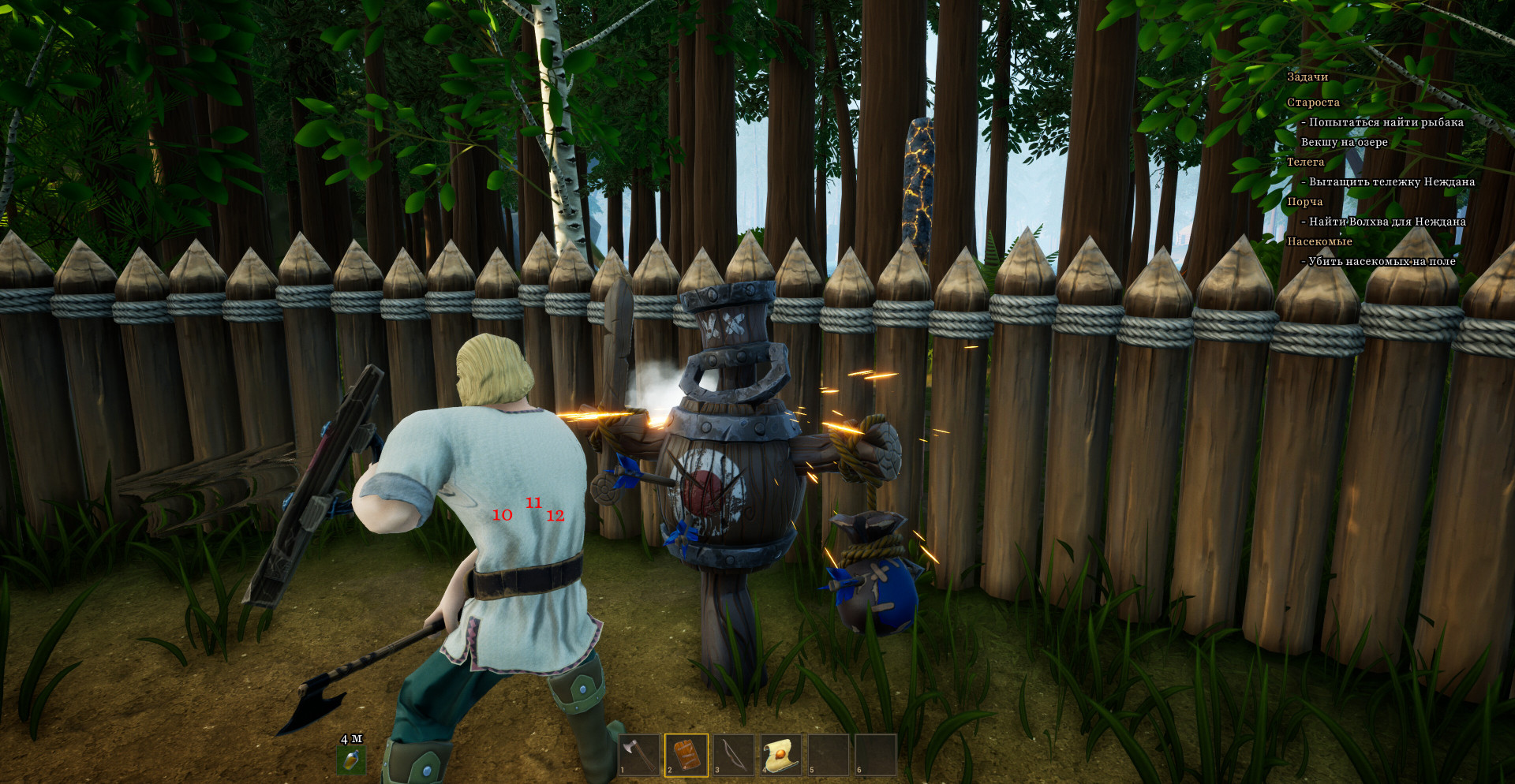Select the Староста quest entry

pyautogui.click(x=1313, y=103)
